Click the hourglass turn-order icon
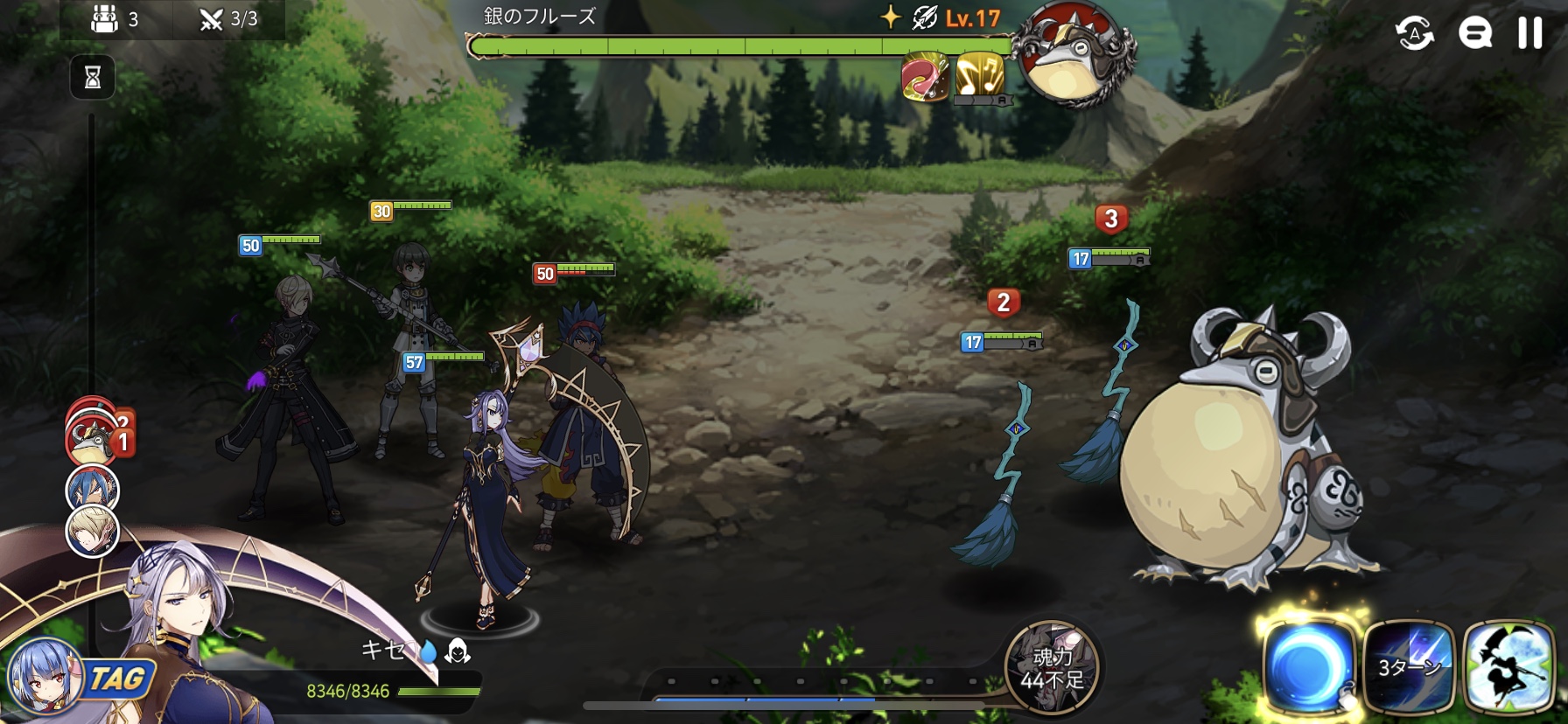The image size is (1568, 724). pos(92,78)
